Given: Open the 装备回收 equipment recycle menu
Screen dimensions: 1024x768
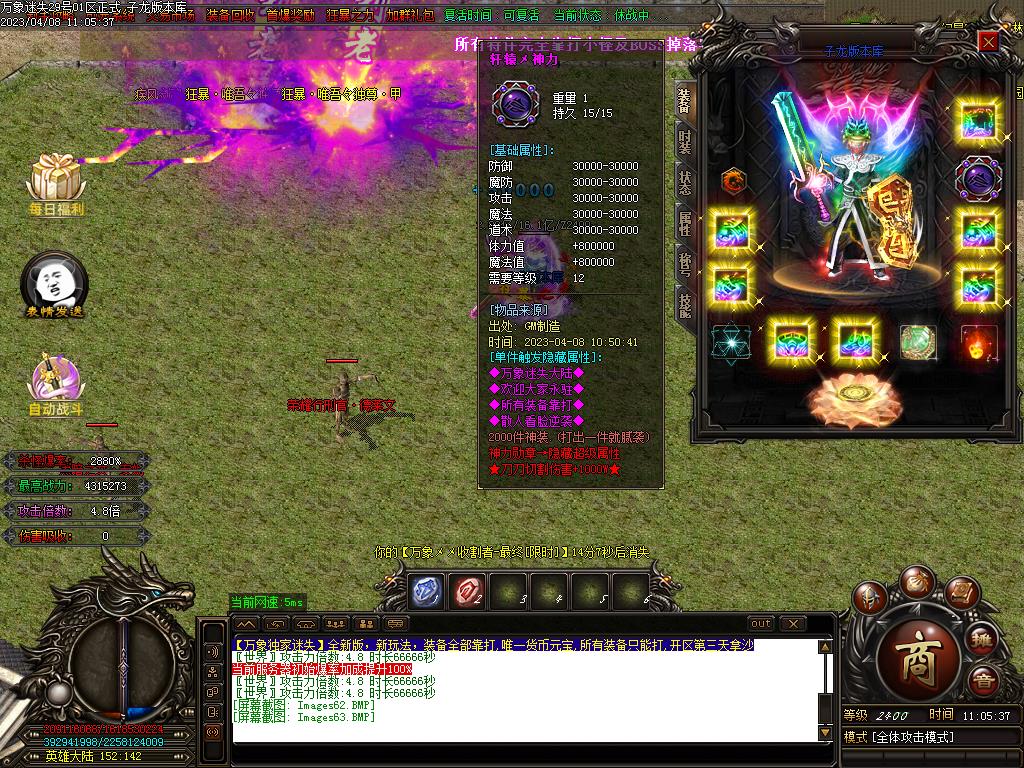Looking at the screenshot, I should 230,16.
